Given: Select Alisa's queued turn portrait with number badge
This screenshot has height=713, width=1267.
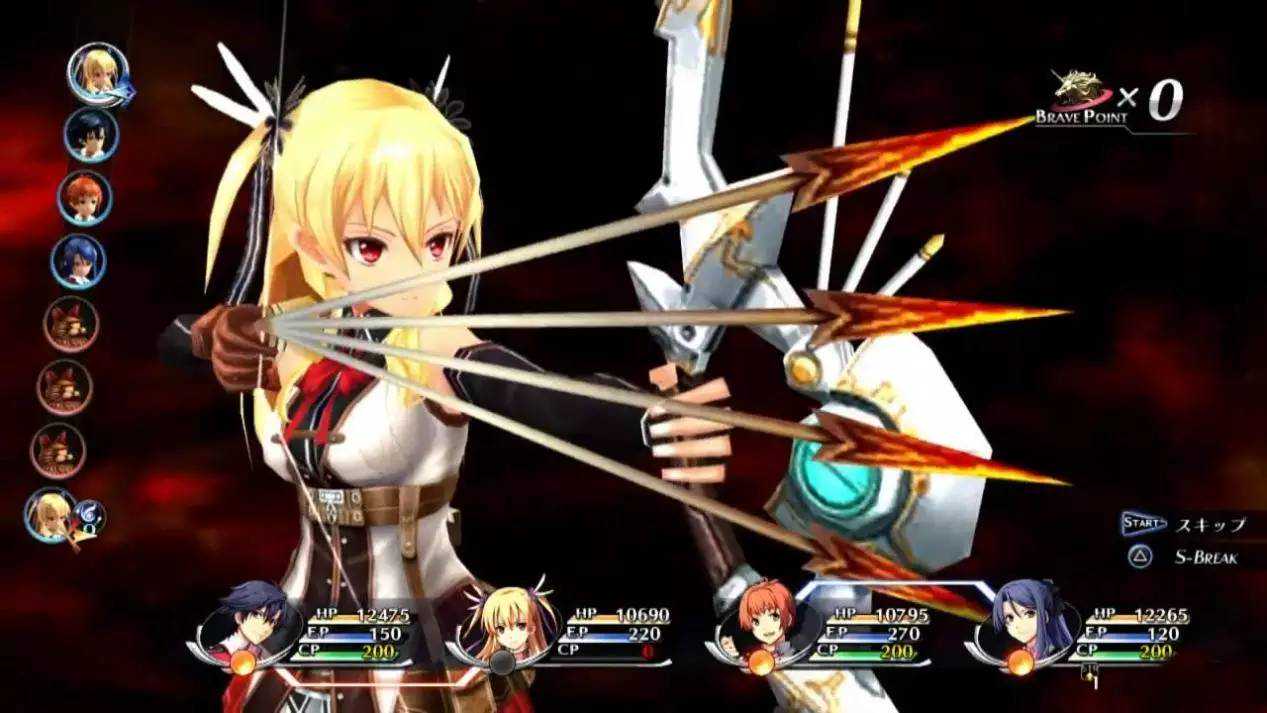Looking at the screenshot, I should tap(54, 514).
